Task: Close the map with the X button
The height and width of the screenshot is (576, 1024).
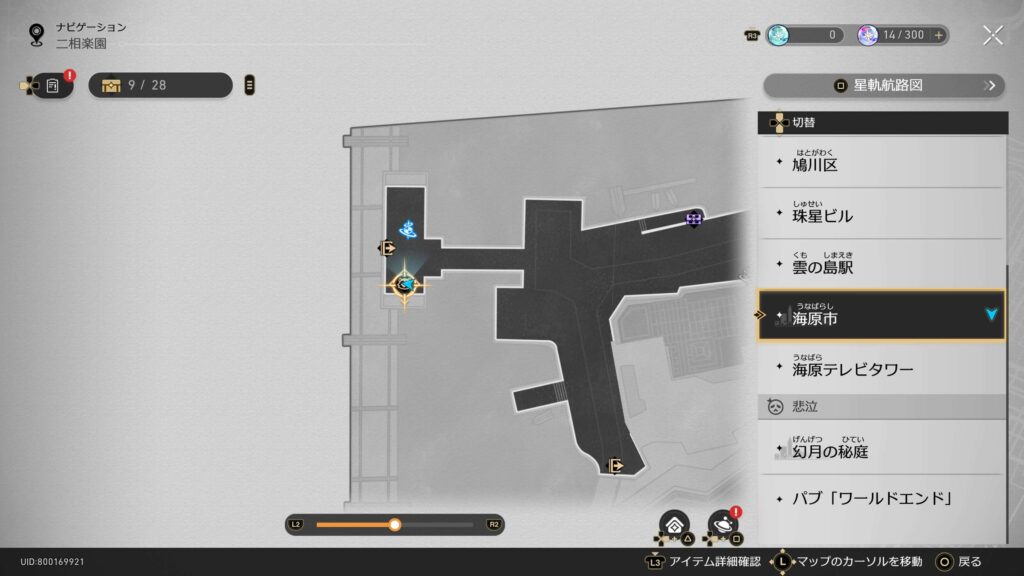Action: click(992, 35)
